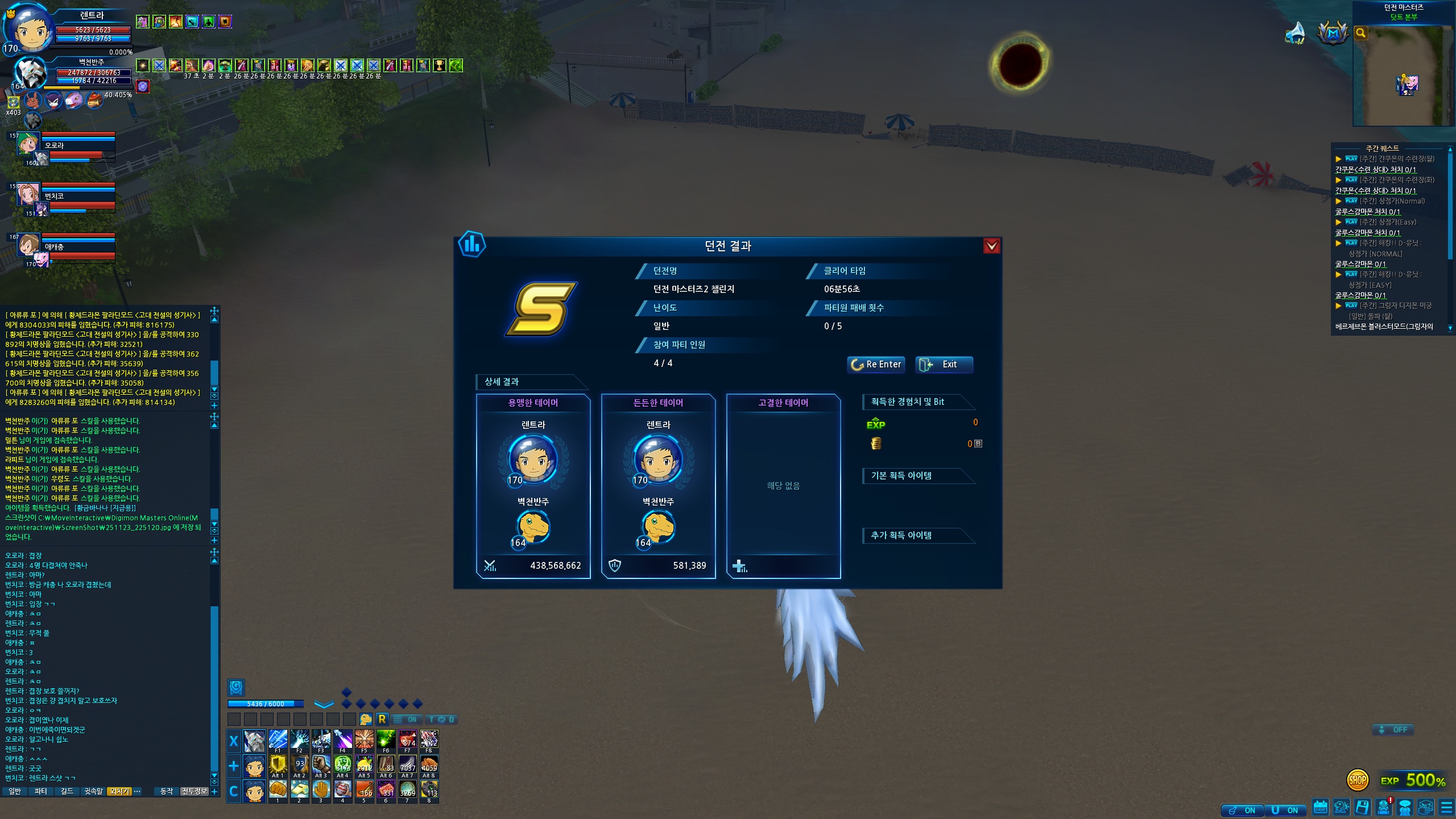The height and width of the screenshot is (819, 1456).
Task: Open the megaphone announcement icon
Action: tap(1296, 33)
